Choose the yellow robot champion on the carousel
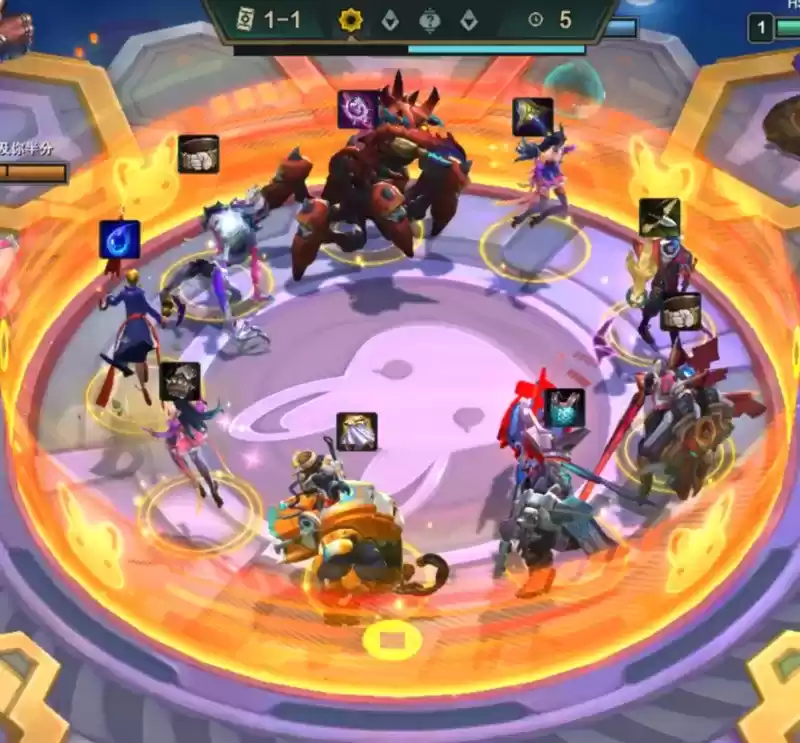The width and height of the screenshot is (800, 743). [340, 530]
